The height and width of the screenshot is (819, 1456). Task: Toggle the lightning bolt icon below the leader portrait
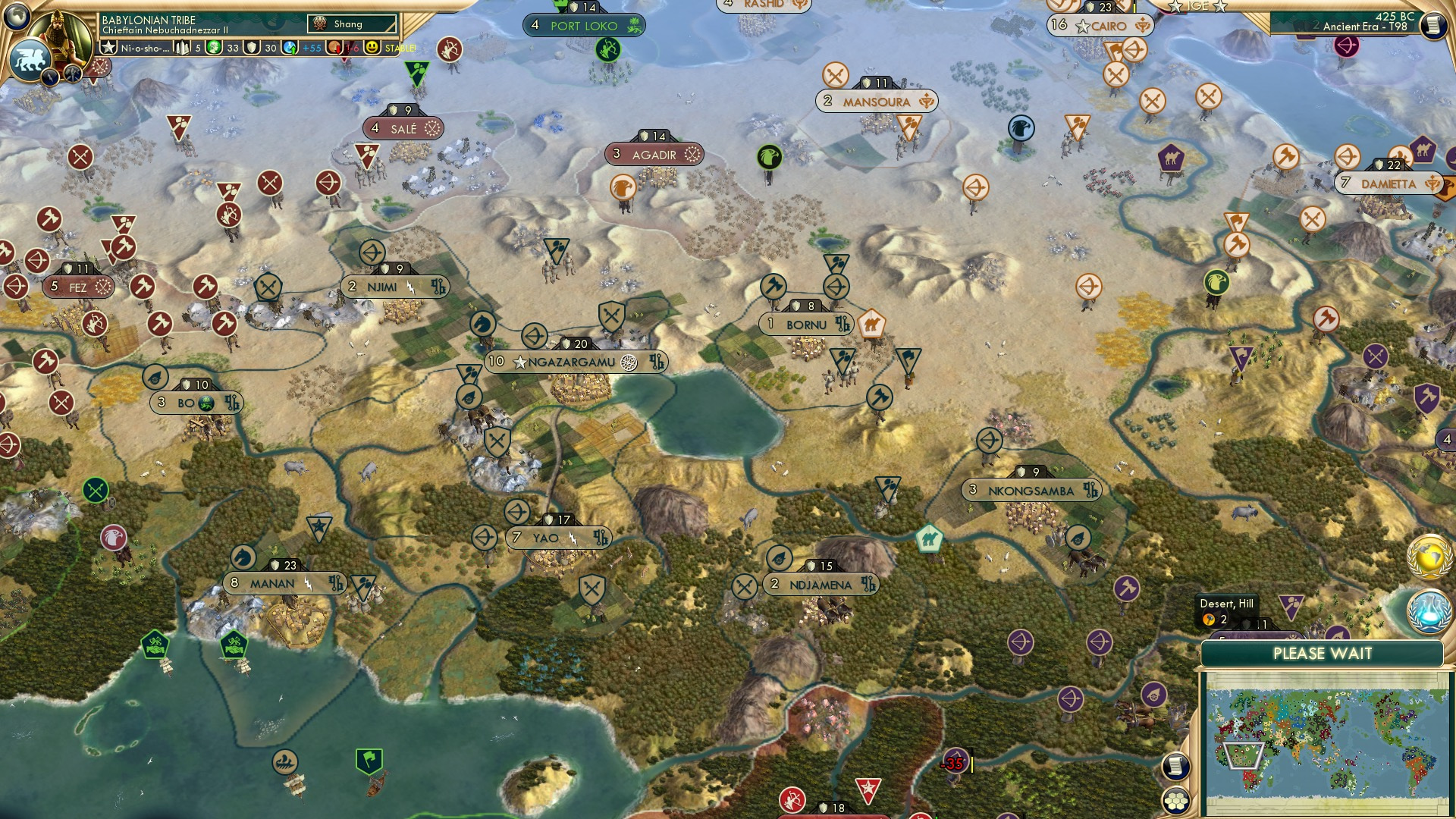coord(51,77)
